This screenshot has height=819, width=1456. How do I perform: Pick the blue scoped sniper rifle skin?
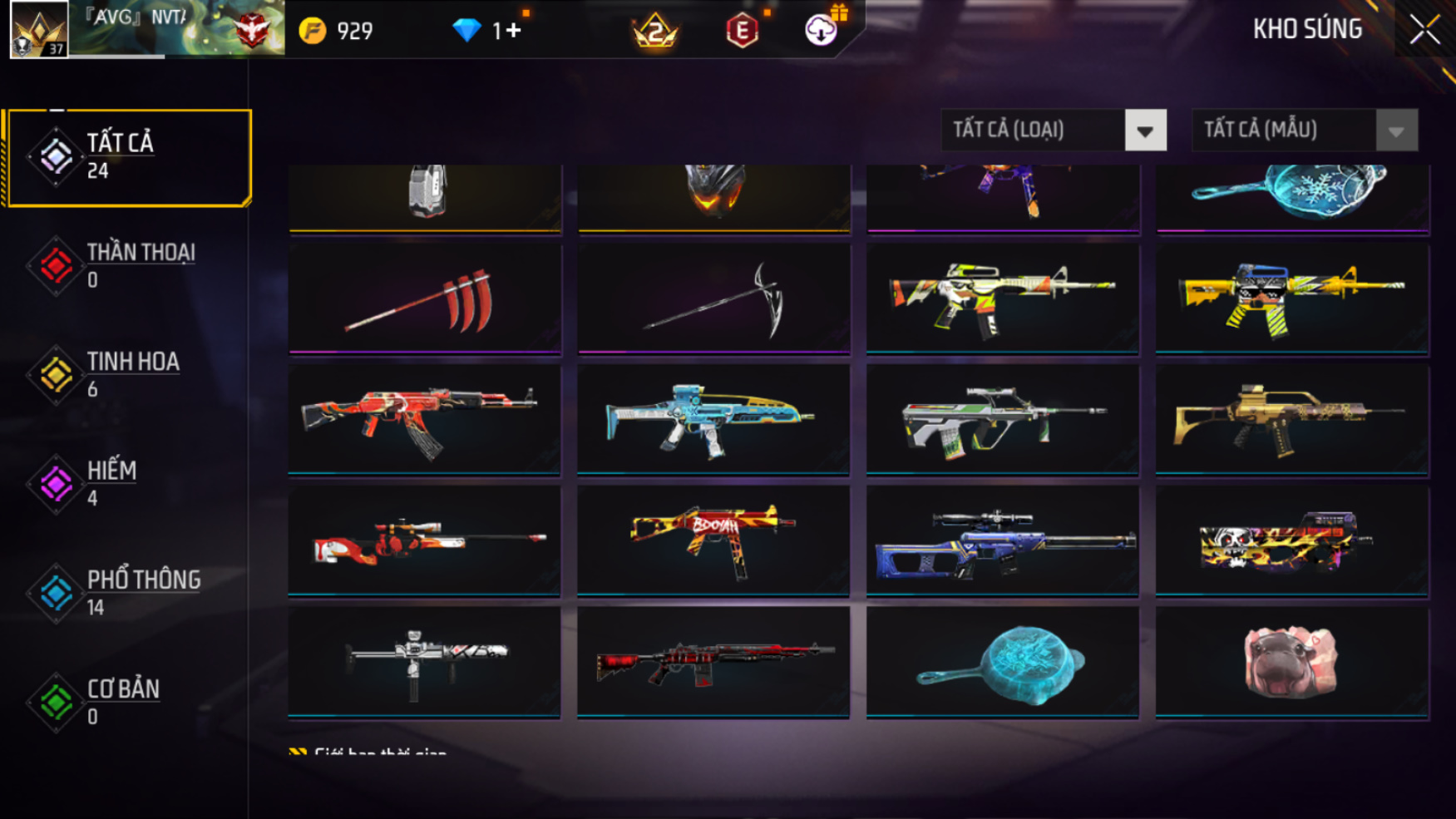1002,540
